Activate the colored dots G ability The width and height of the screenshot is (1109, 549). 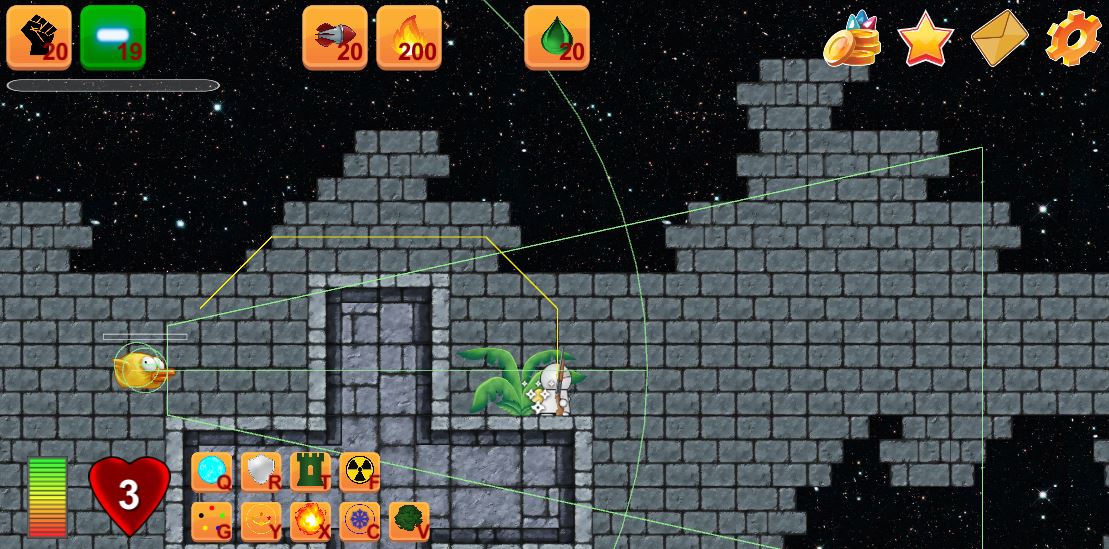pyautogui.click(x=211, y=521)
